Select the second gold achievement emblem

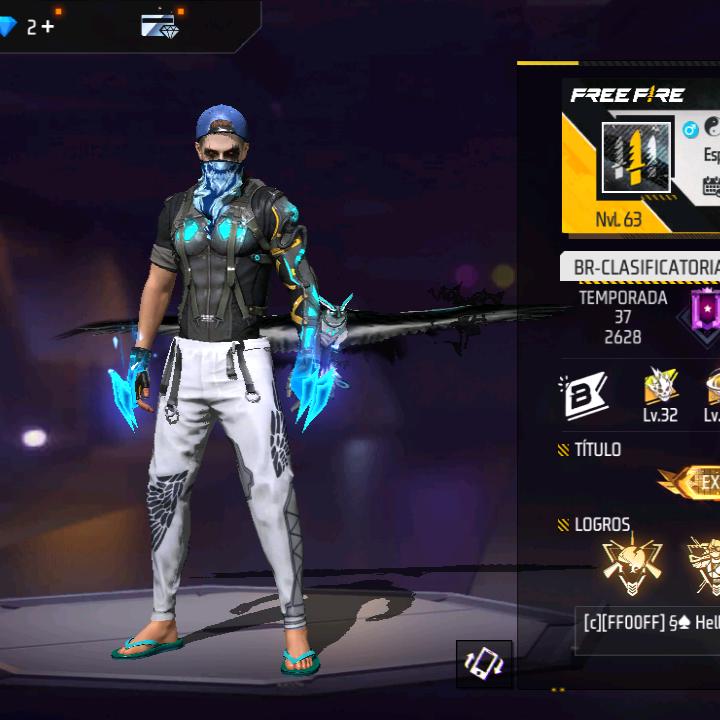[x=704, y=567]
